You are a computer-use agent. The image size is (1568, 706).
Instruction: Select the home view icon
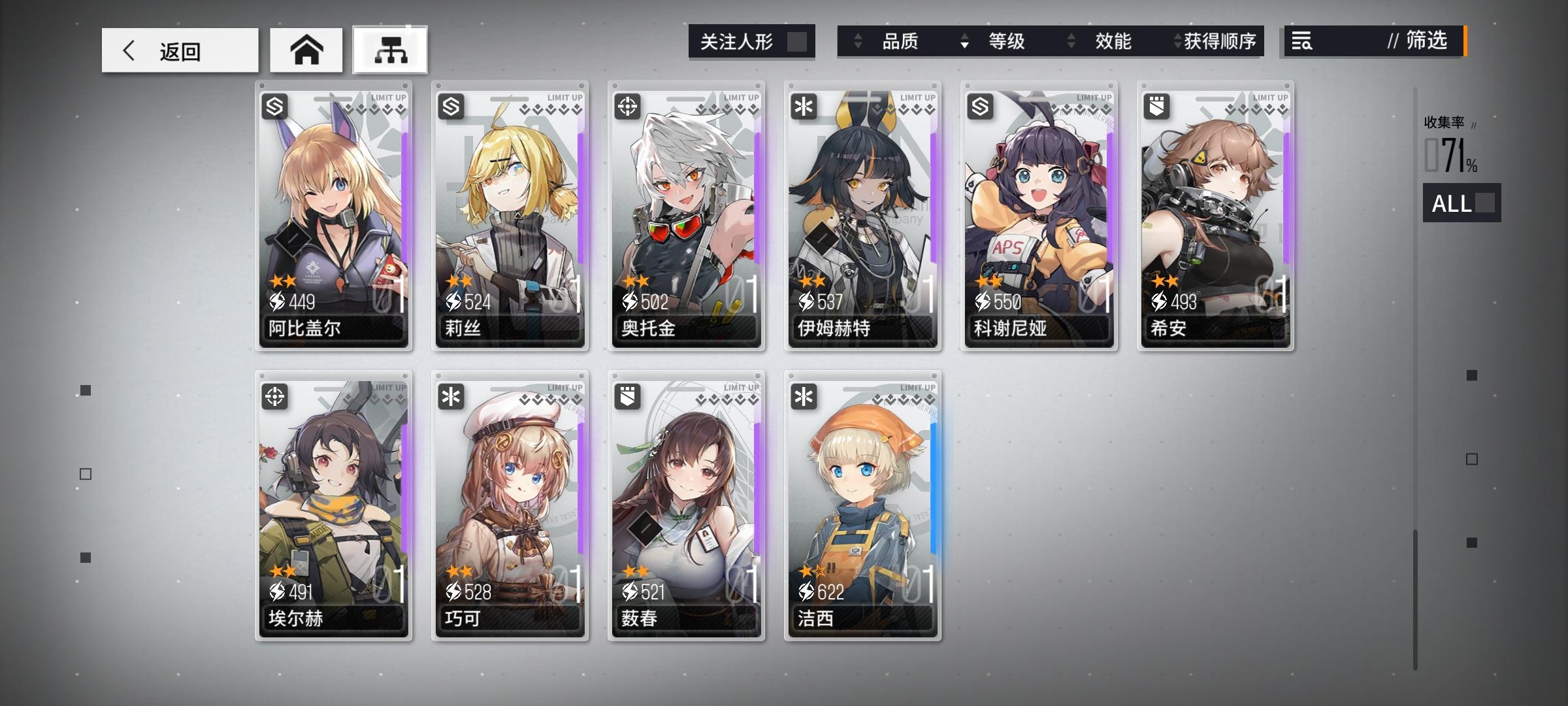click(x=306, y=49)
